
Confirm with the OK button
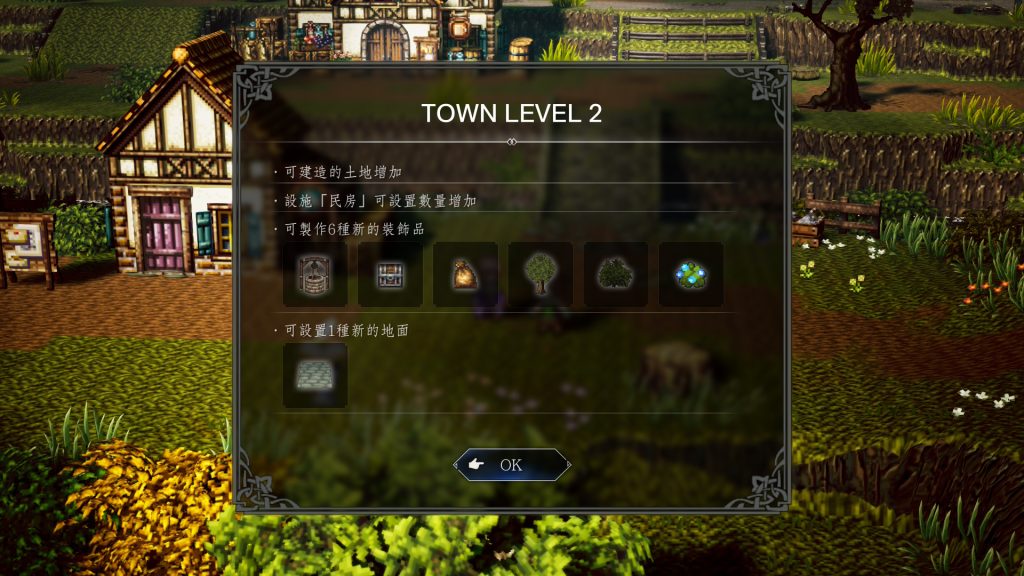coord(512,465)
